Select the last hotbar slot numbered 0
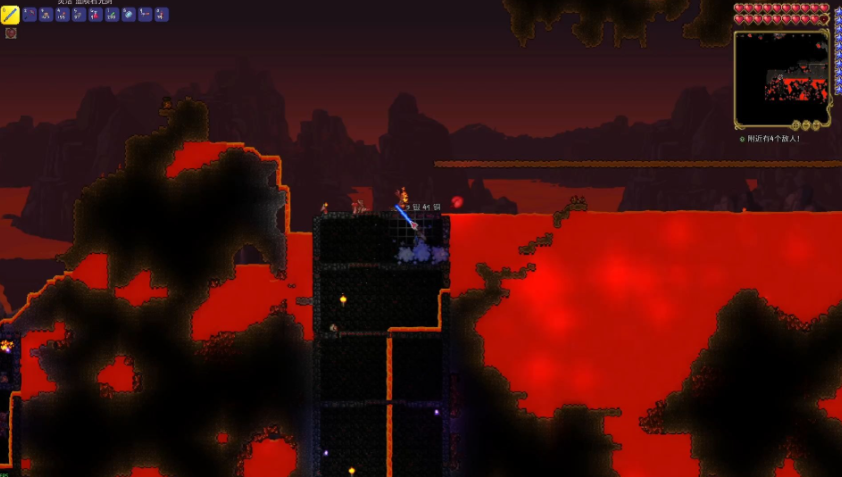This screenshot has height=477, width=842. [162, 15]
